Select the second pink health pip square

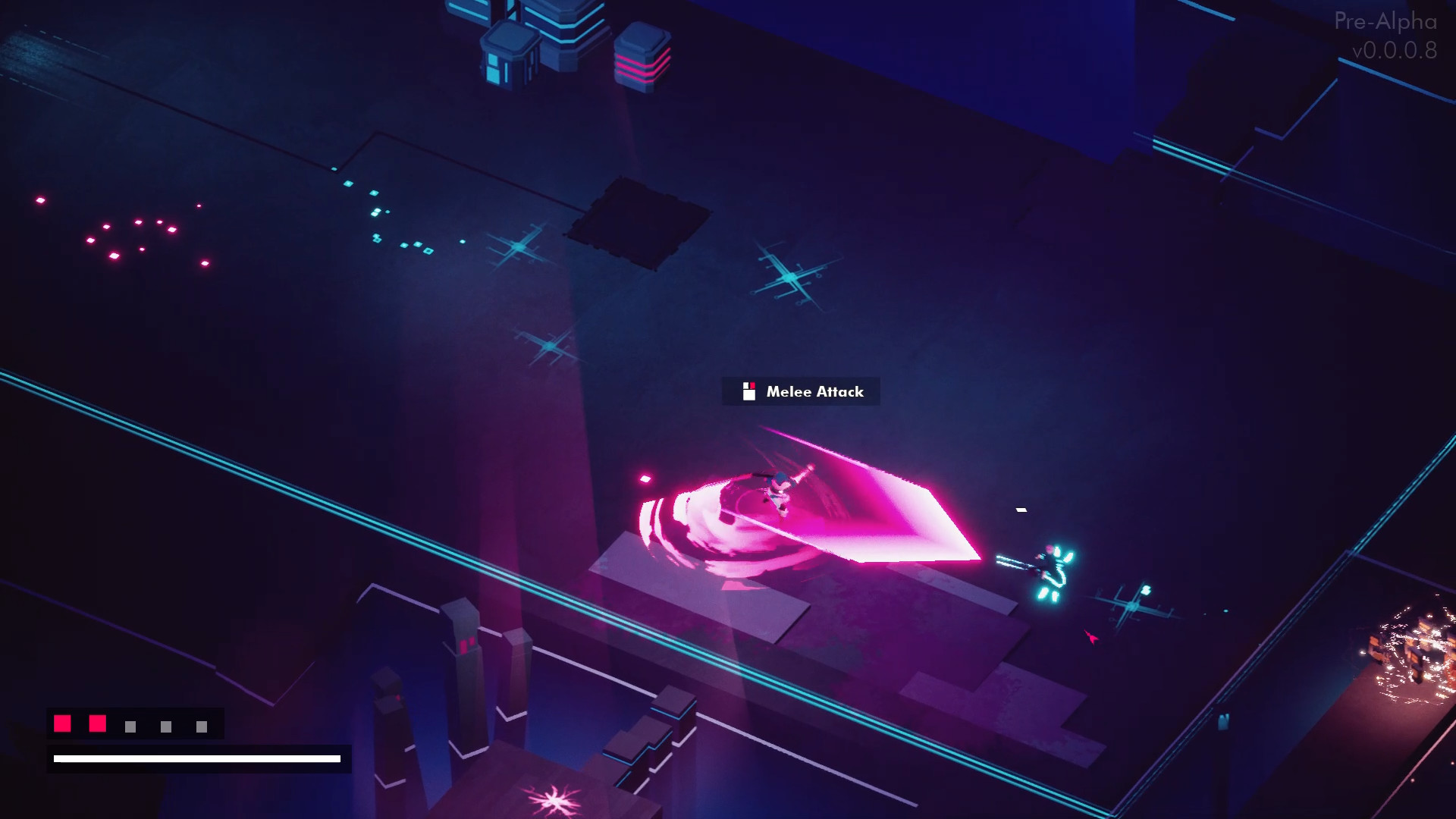point(96,723)
